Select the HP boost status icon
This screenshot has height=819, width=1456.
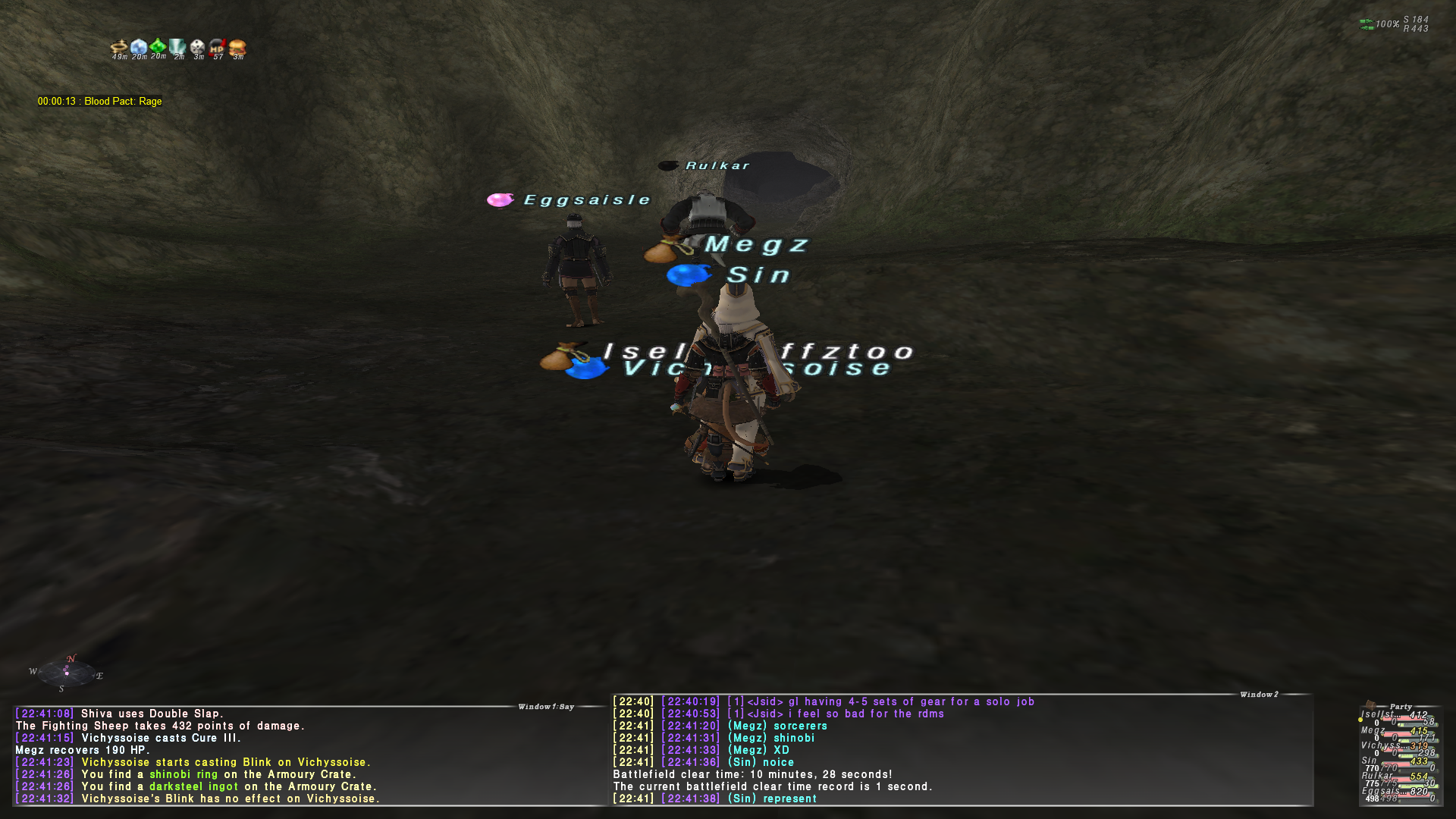218,49
